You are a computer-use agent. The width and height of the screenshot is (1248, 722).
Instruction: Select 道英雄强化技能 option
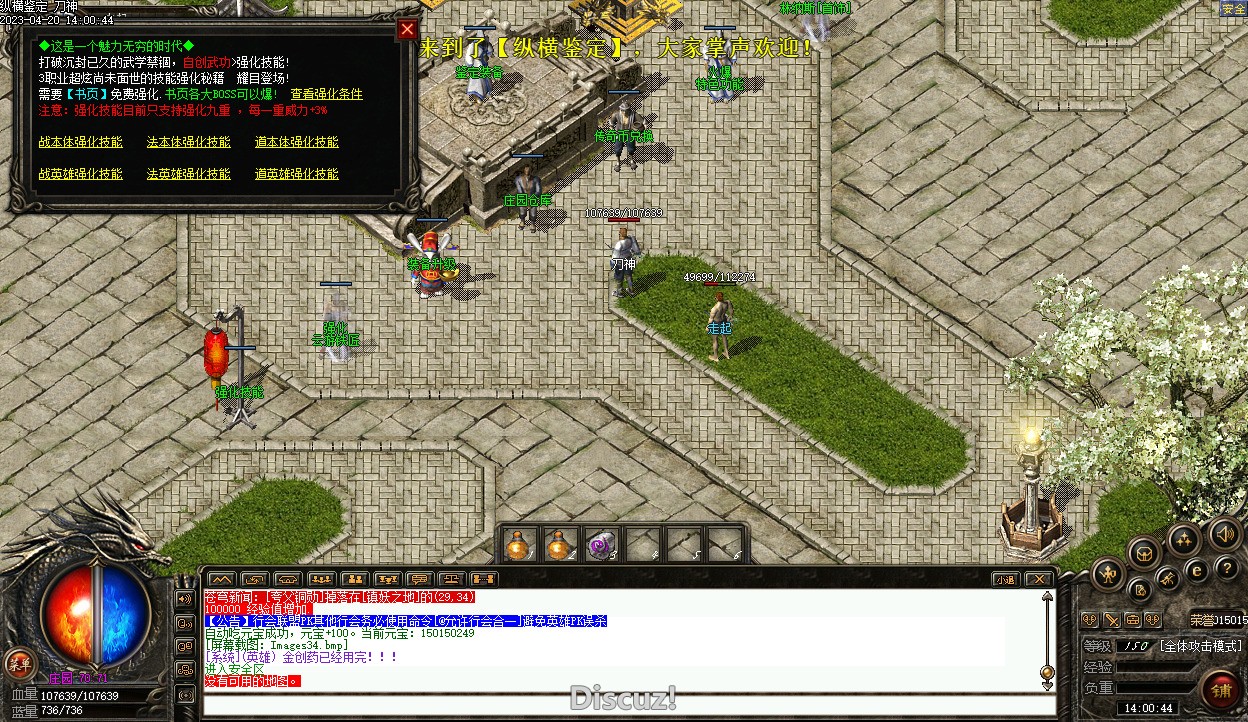click(297, 174)
